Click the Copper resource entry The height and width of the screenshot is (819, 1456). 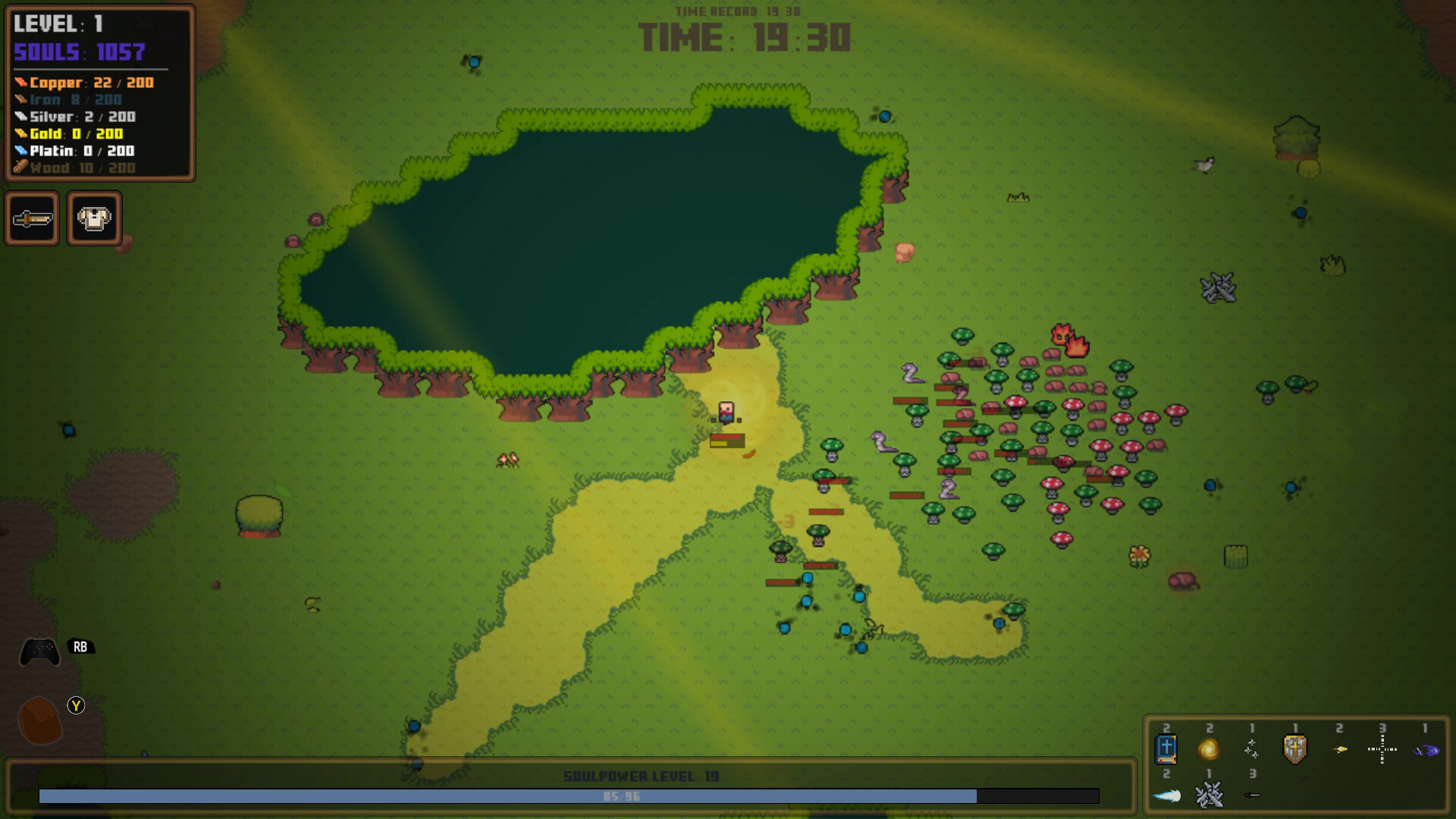point(85,83)
